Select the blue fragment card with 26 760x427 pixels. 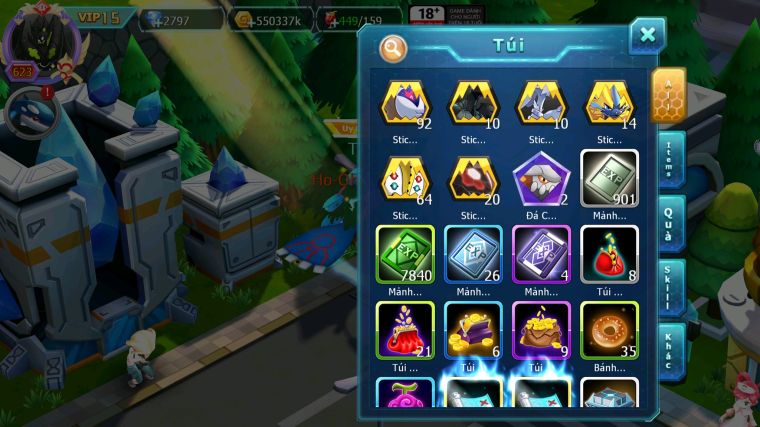click(473, 253)
